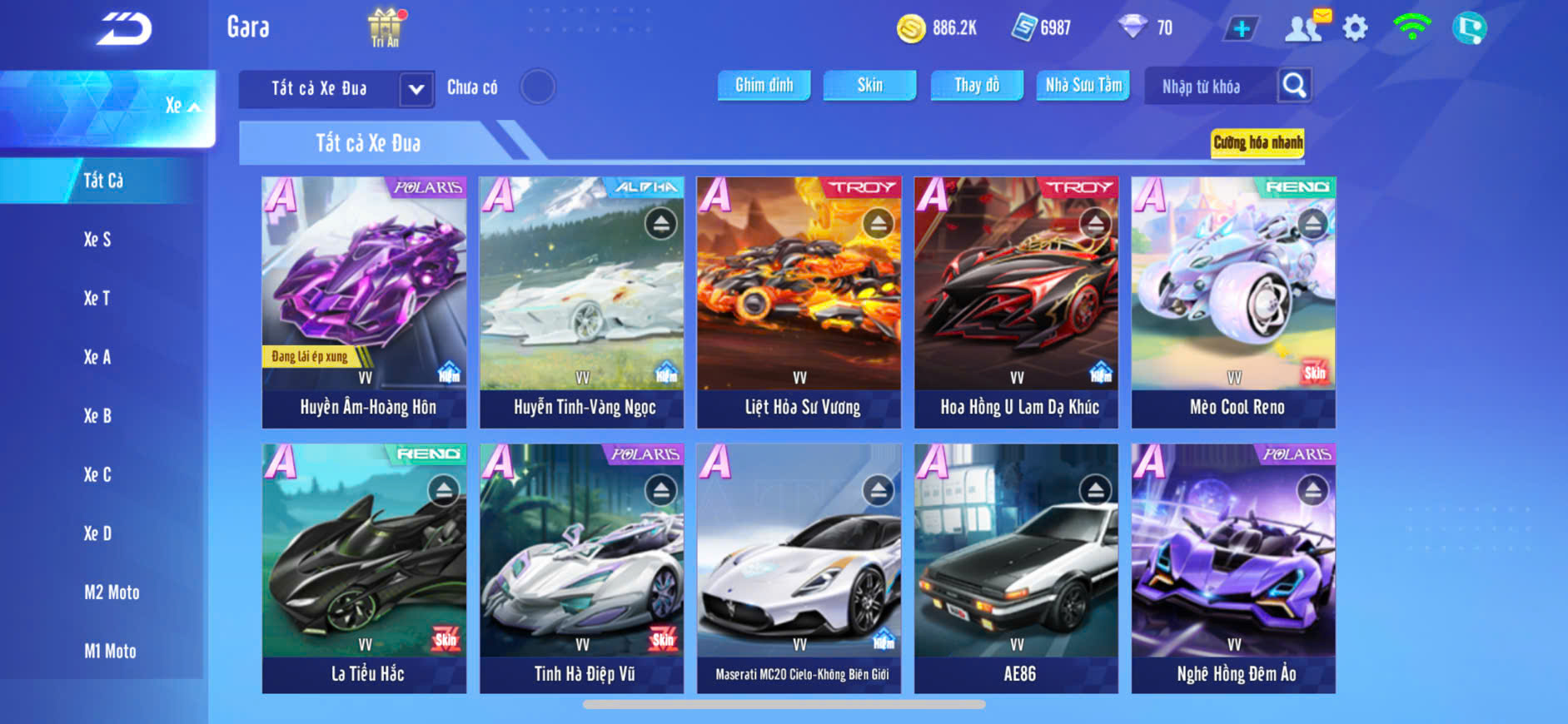
Task: Click the Skin button
Action: point(869,86)
